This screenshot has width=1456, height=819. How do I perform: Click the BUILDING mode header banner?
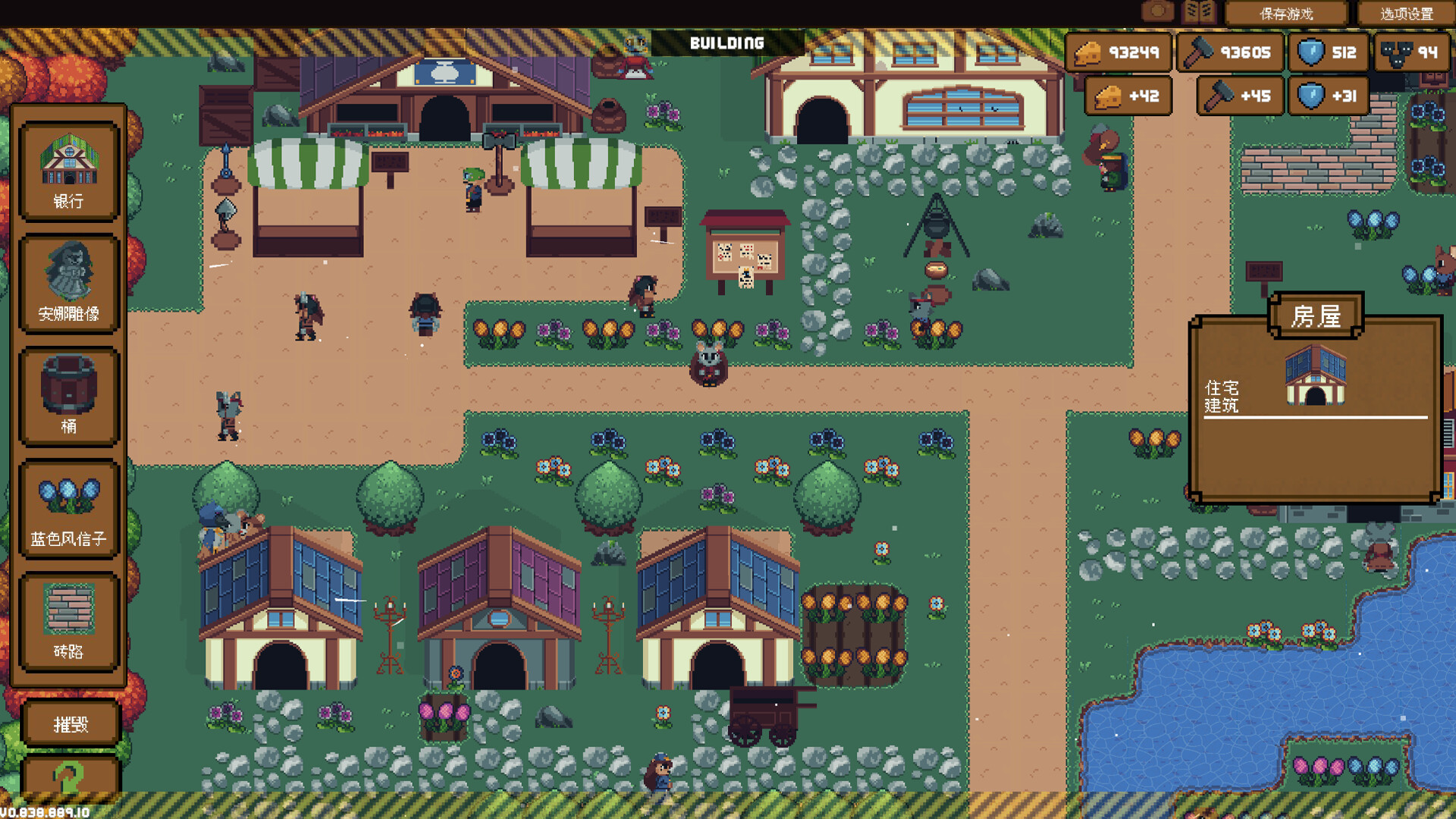(x=726, y=44)
